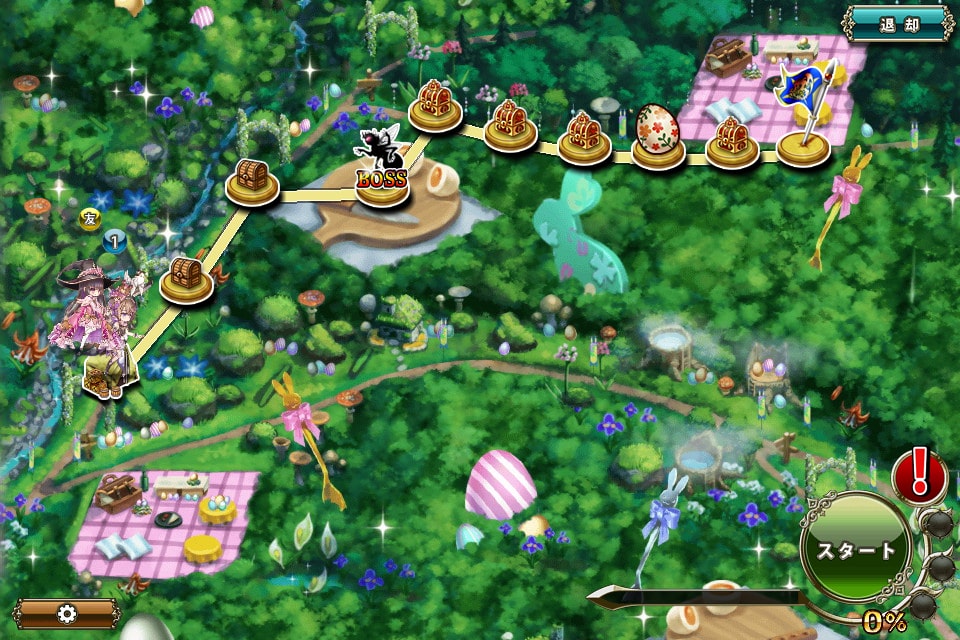Tap the 退却 retreat button

pos(899,23)
